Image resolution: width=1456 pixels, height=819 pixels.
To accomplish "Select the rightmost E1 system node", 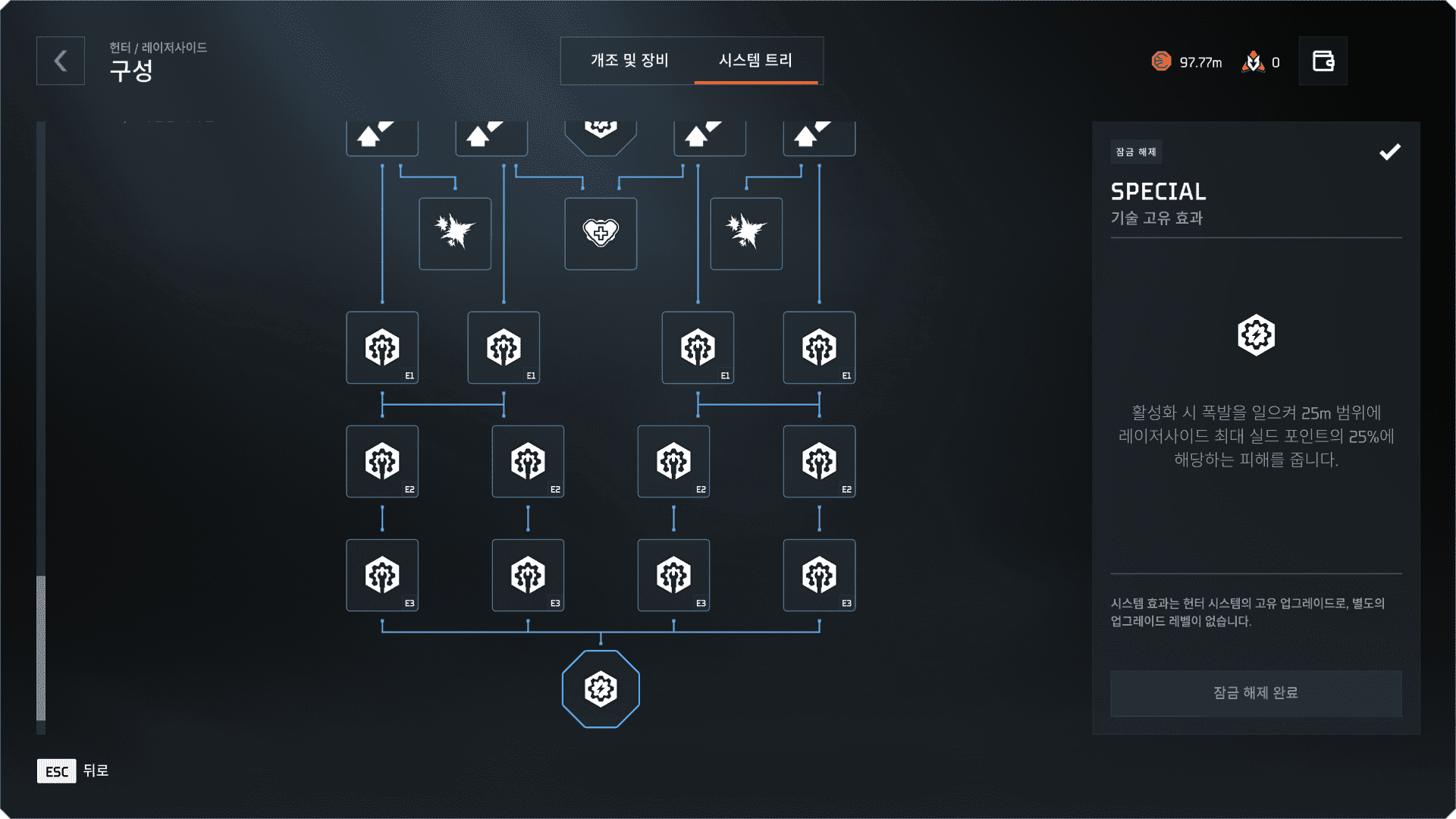I will tap(819, 347).
